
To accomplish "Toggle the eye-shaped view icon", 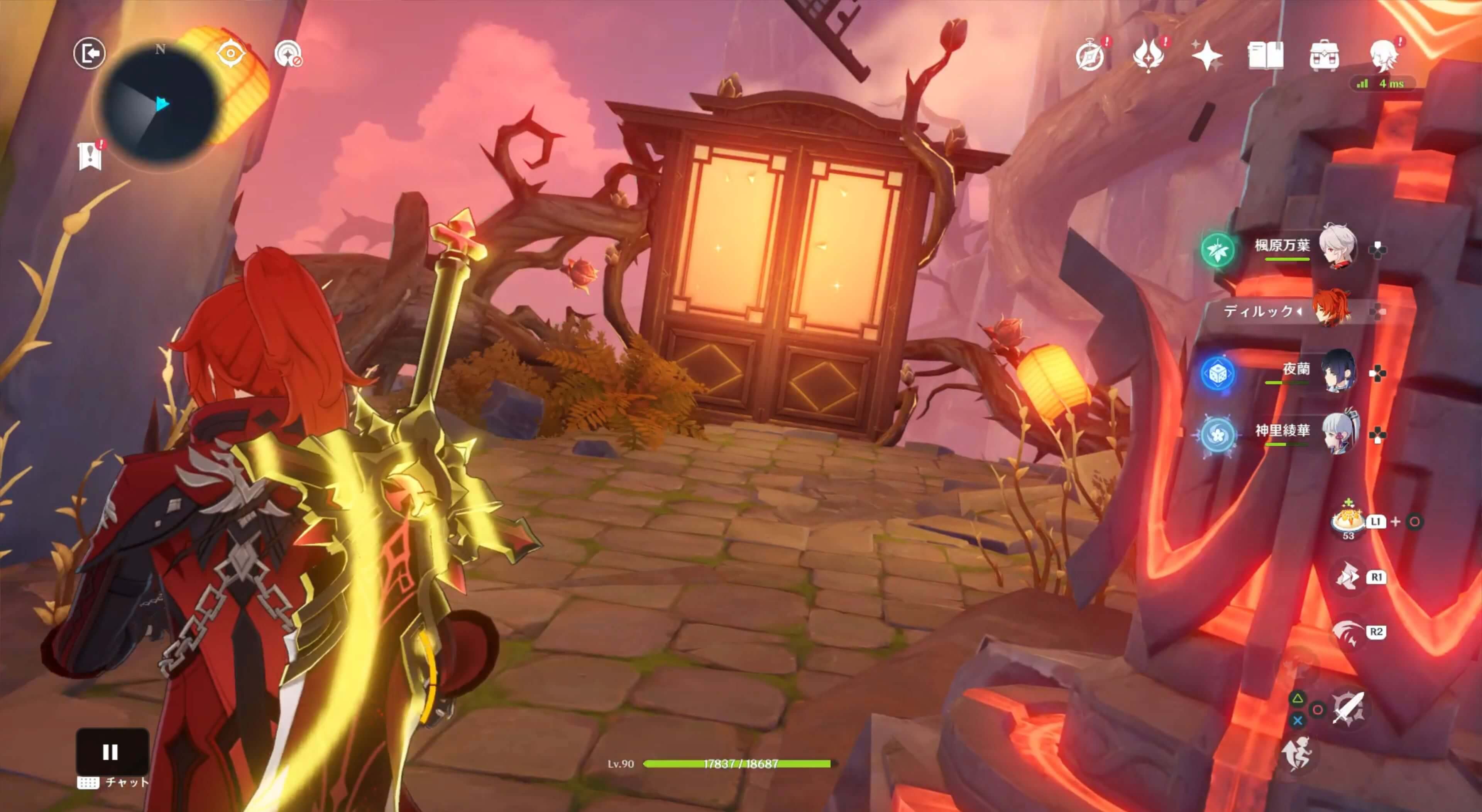I will point(231,54).
